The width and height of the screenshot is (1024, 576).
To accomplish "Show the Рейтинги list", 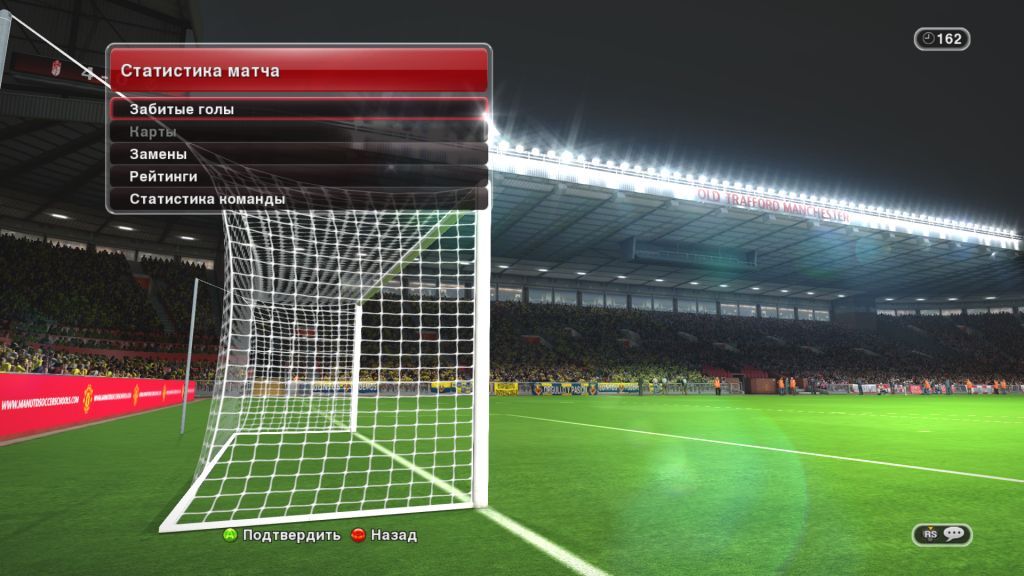I will pos(298,177).
